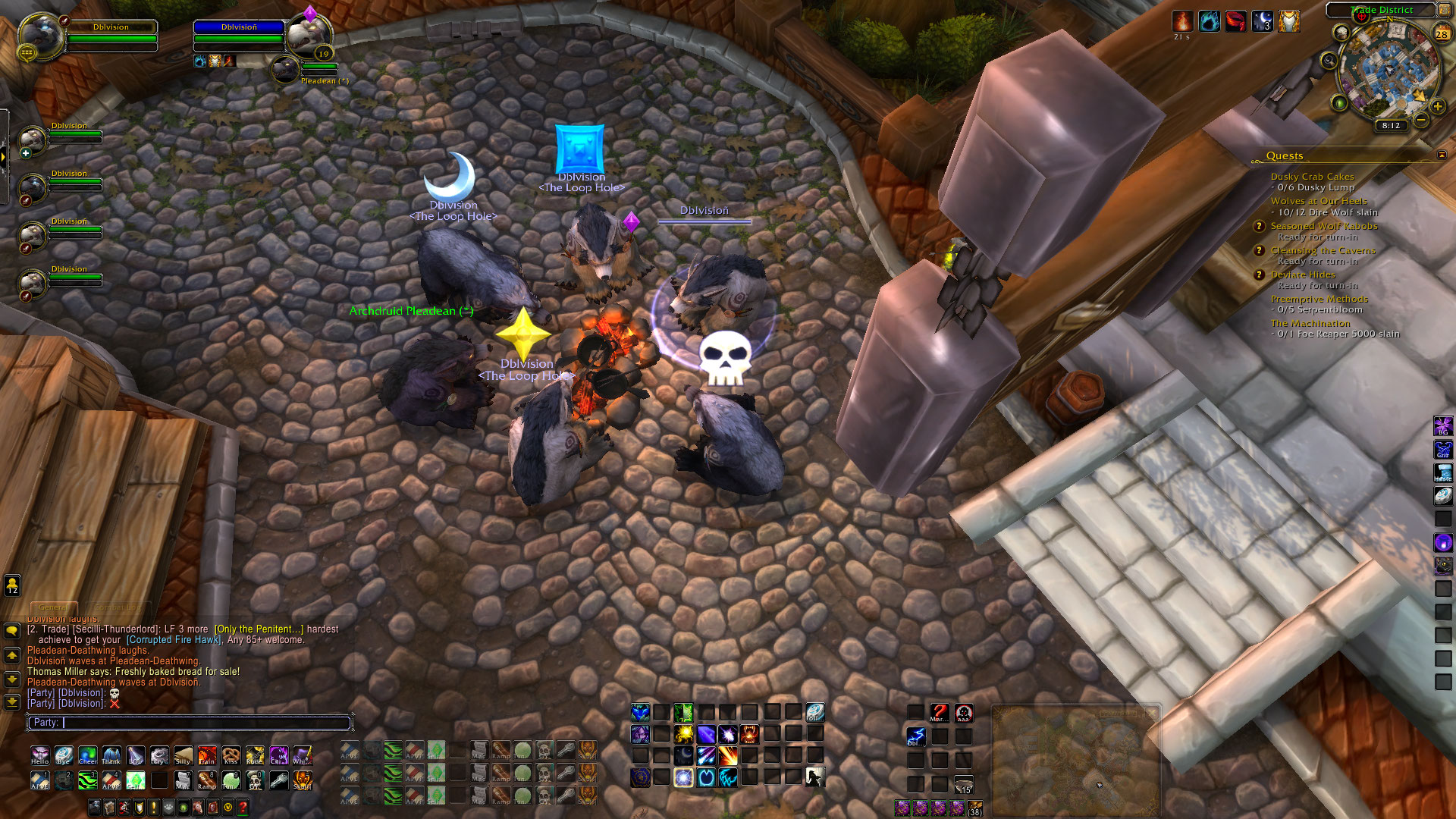Image resolution: width=1456 pixels, height=819 pixels.
Task: Select the Dusky Crab Cakes quest
Action: tap(1312, 177)
